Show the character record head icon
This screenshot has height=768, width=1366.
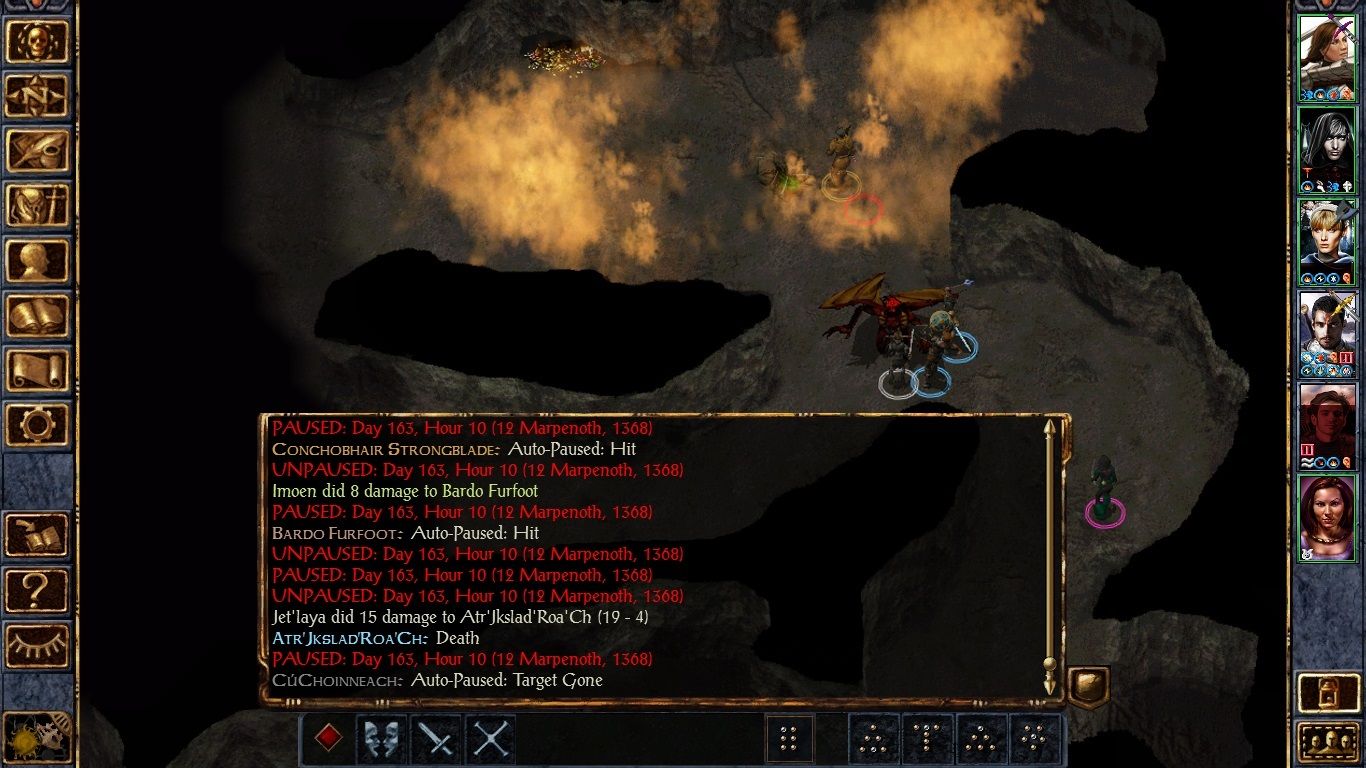click(x=37, y=261)
